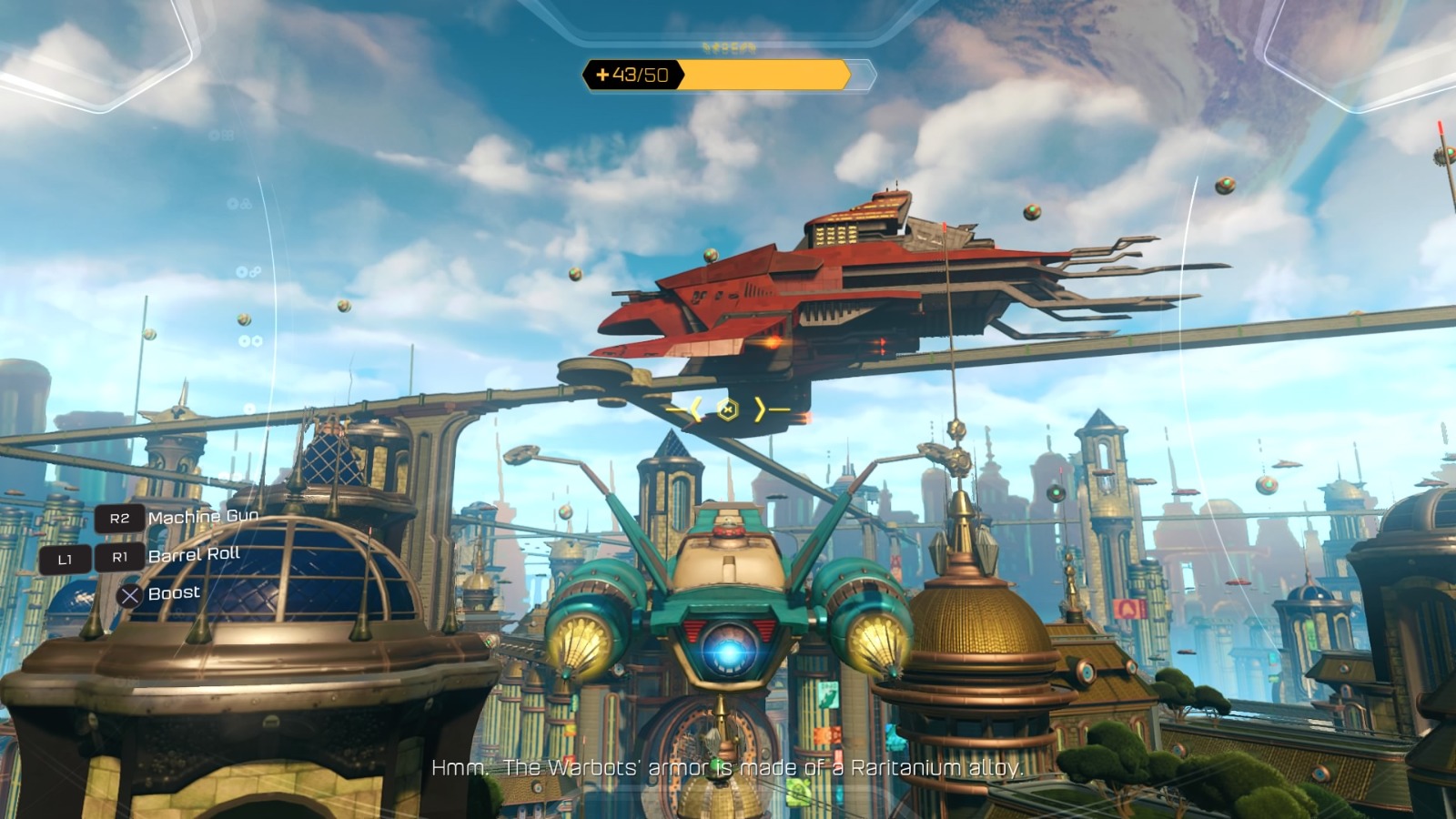Click the left chevron beside the hex marker
Screen dimensions: 1456x819
[695, 409]
